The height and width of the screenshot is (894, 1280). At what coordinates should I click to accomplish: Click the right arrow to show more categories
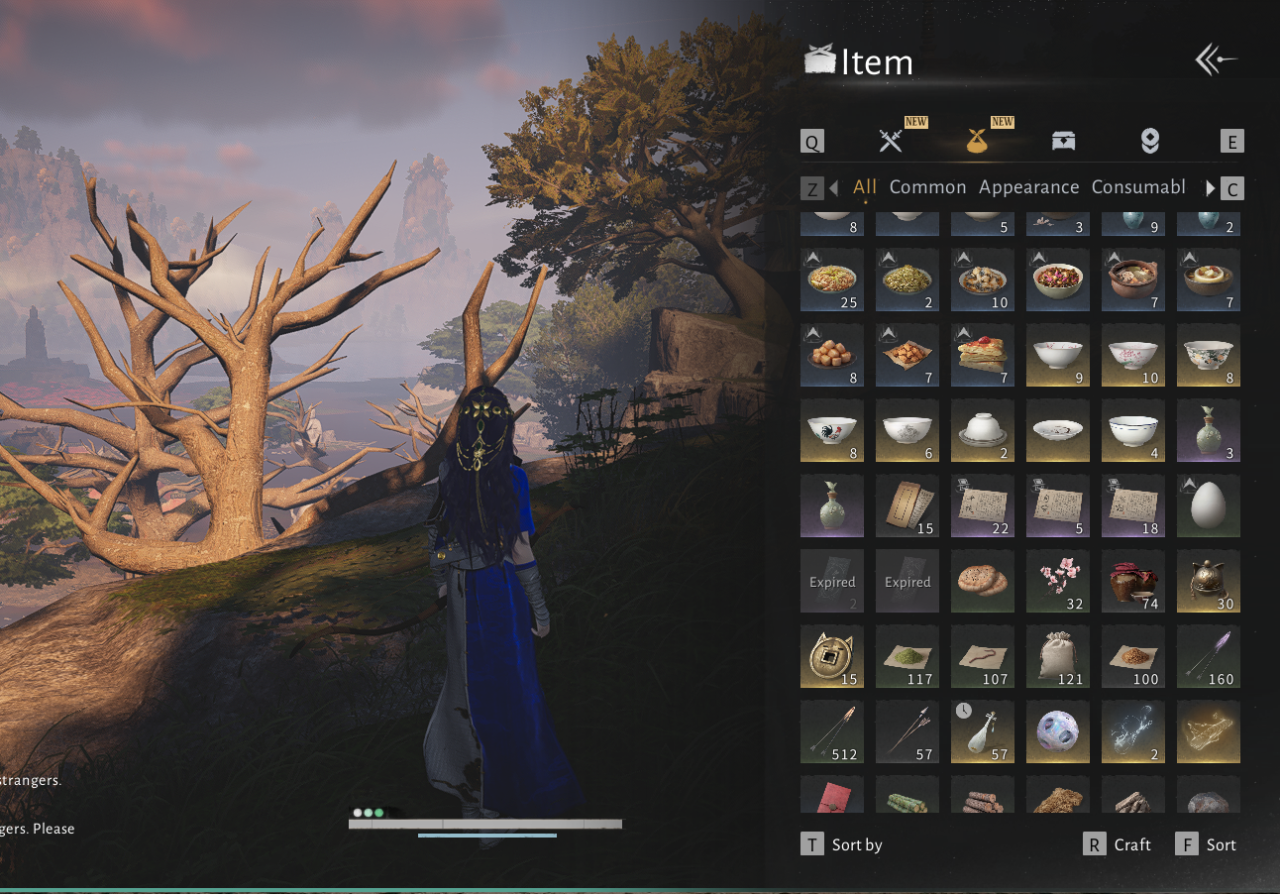tap(1210, 188)
